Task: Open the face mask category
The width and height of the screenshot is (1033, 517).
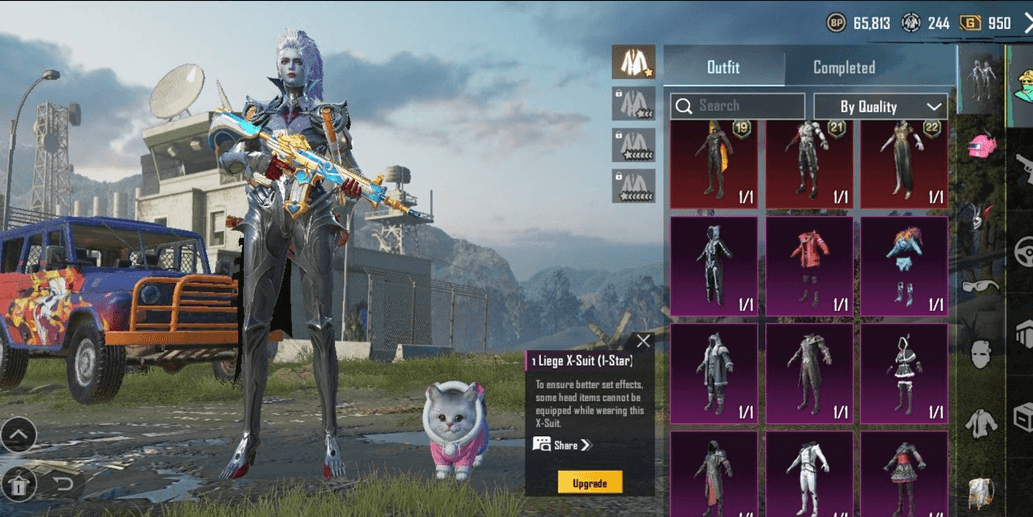Action: point(981,354)
